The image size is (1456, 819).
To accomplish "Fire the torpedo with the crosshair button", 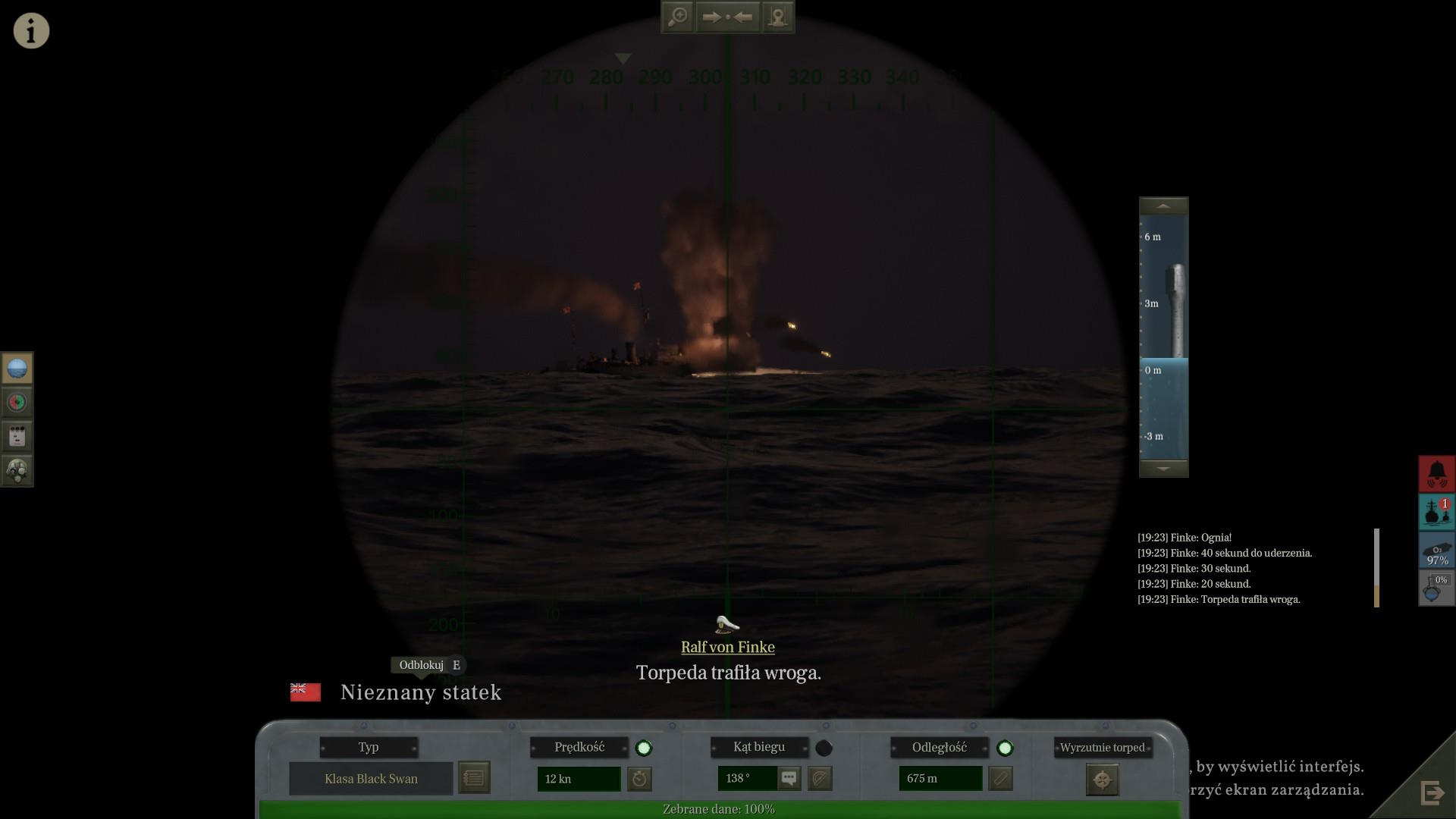I will click(1102, 780).
